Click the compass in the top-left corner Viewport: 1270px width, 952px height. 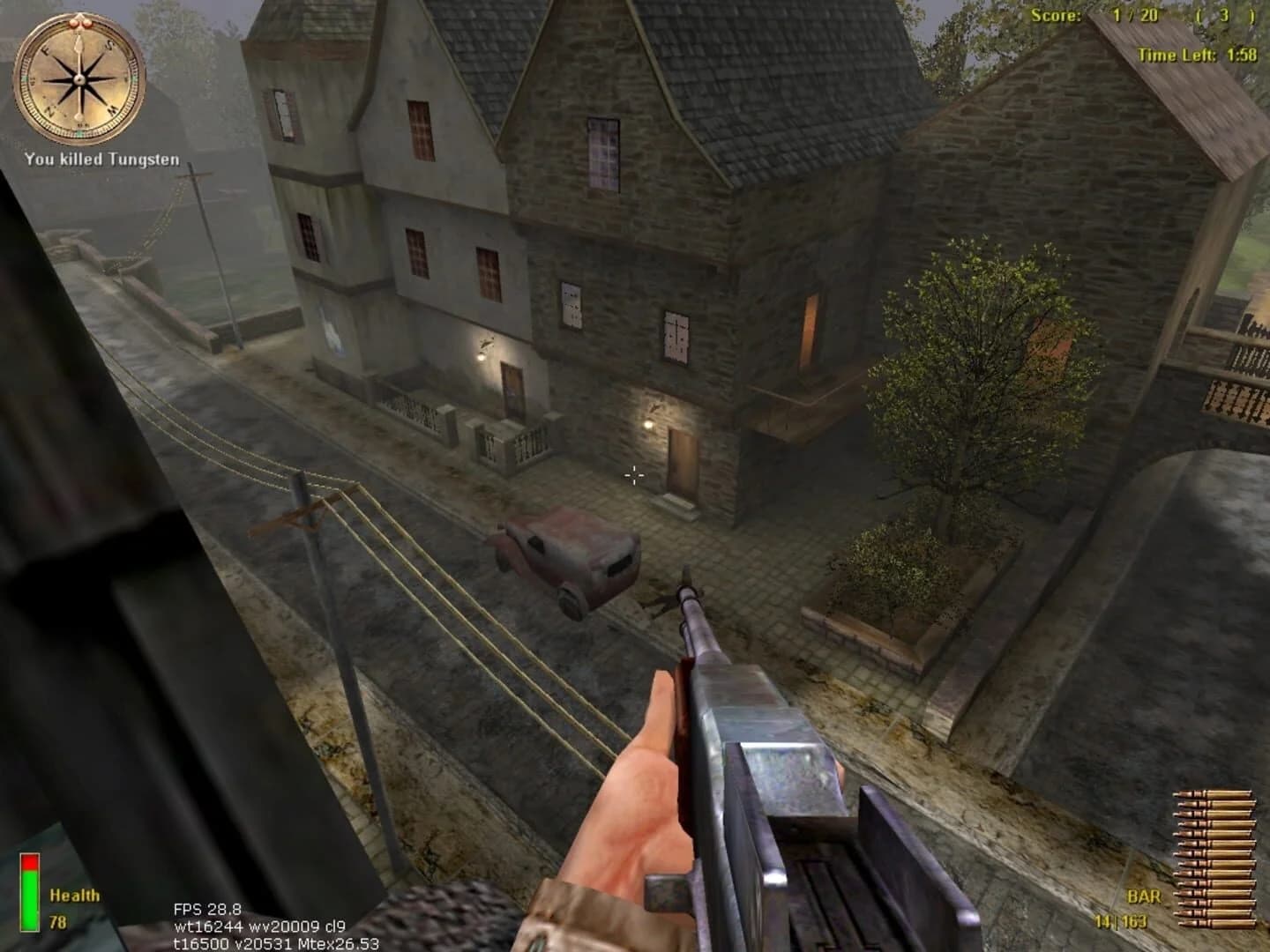point(78,78)
